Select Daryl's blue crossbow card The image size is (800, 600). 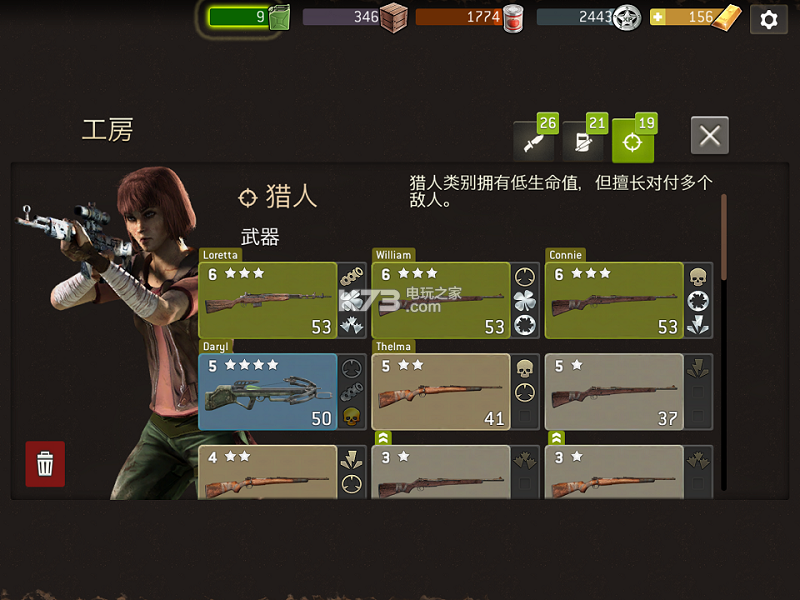(268, 391)
